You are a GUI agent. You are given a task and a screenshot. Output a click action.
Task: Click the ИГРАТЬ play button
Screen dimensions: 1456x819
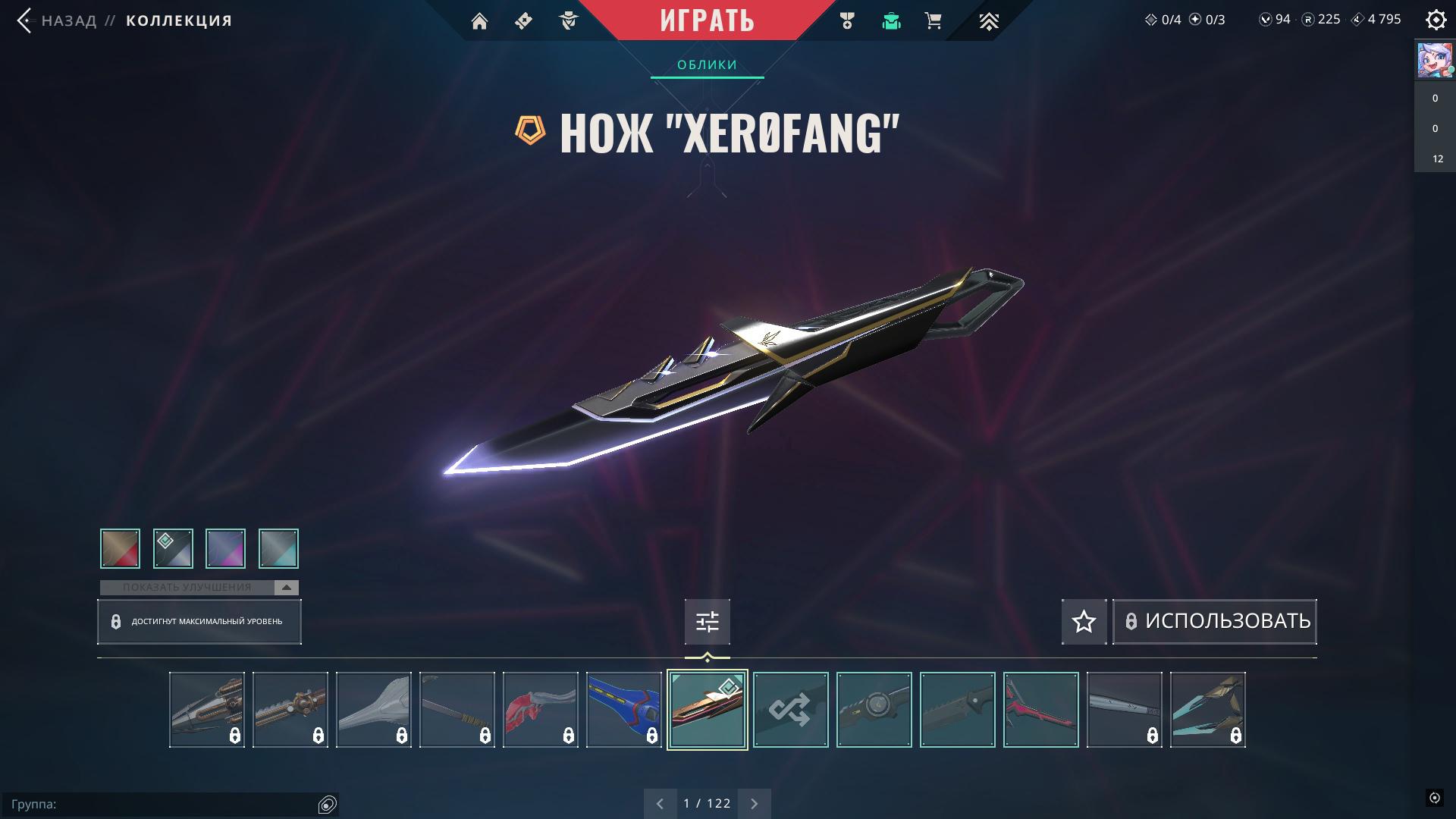707,20
